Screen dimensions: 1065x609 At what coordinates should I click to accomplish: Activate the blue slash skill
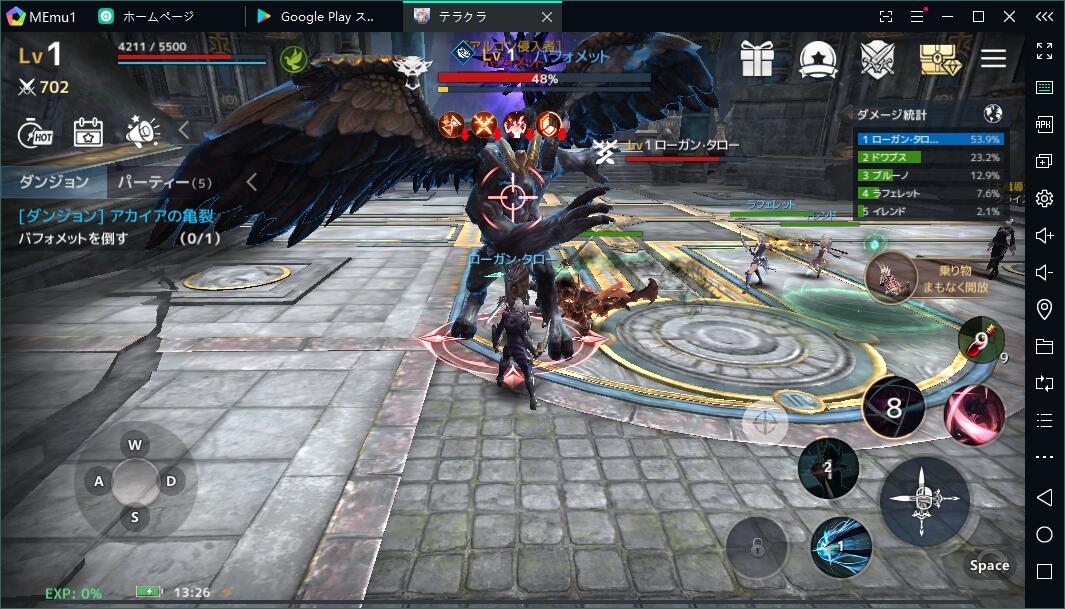click(x=840, y=547)
